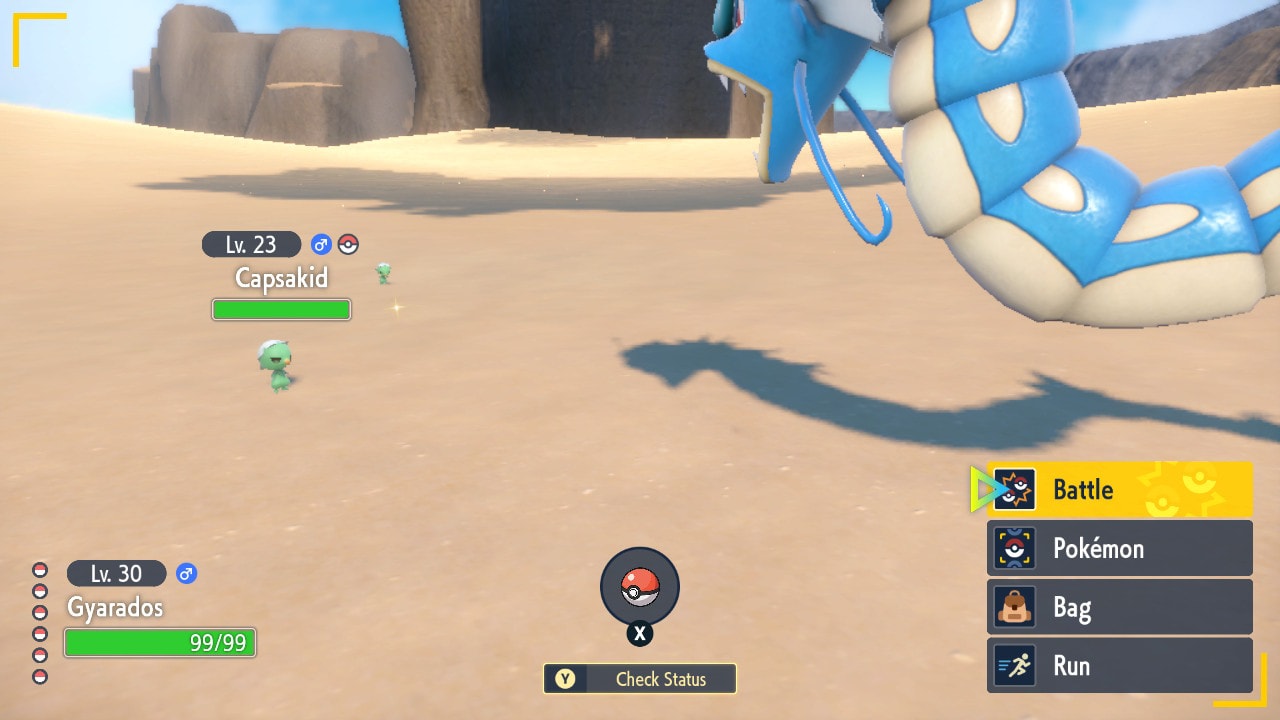Viewport: 1280px width, 720px height.
Task: Click Gyarados's male gender icon
Action: tap(188, 573)
